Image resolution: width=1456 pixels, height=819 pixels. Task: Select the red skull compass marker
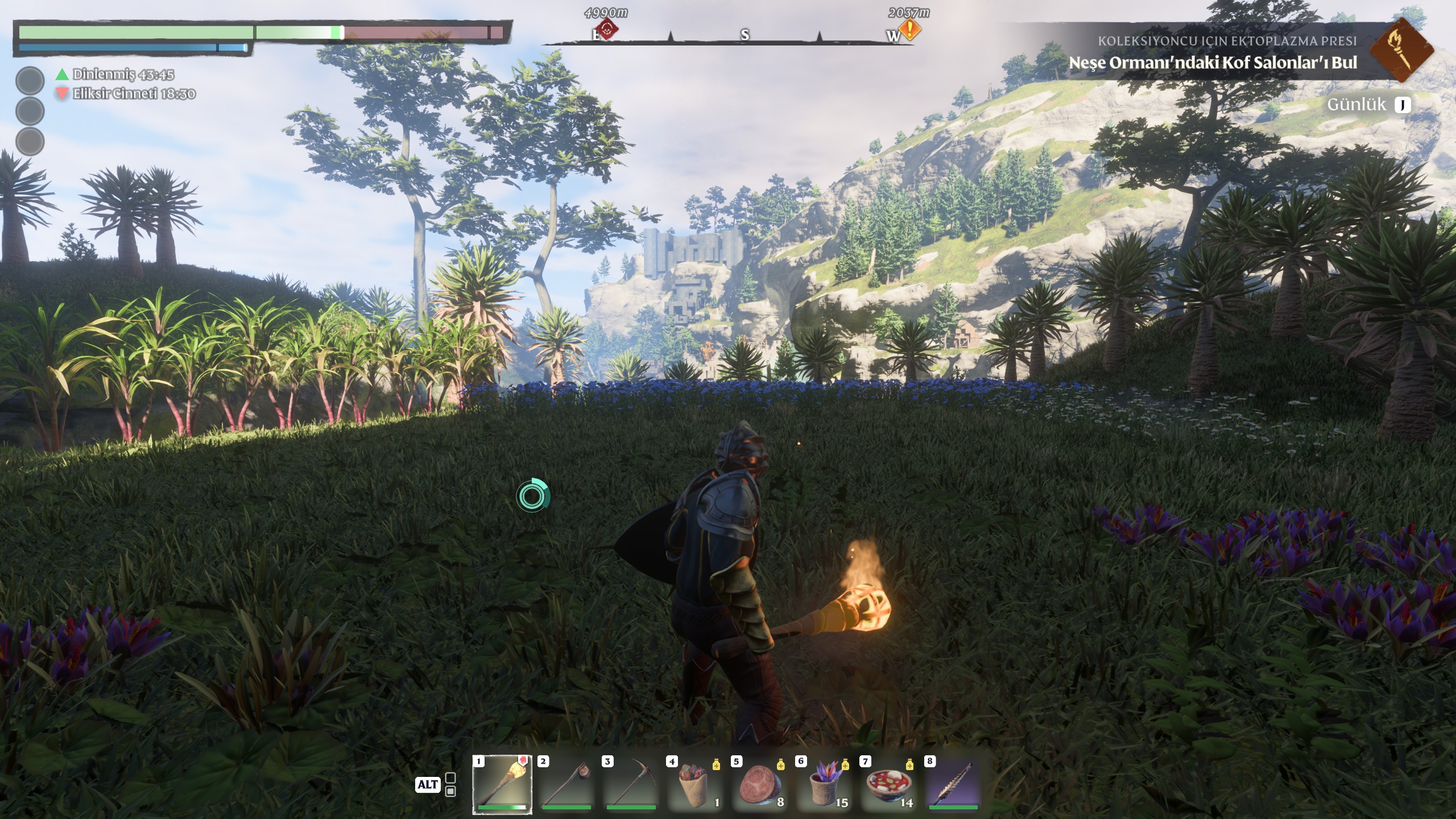pos(608,28)
